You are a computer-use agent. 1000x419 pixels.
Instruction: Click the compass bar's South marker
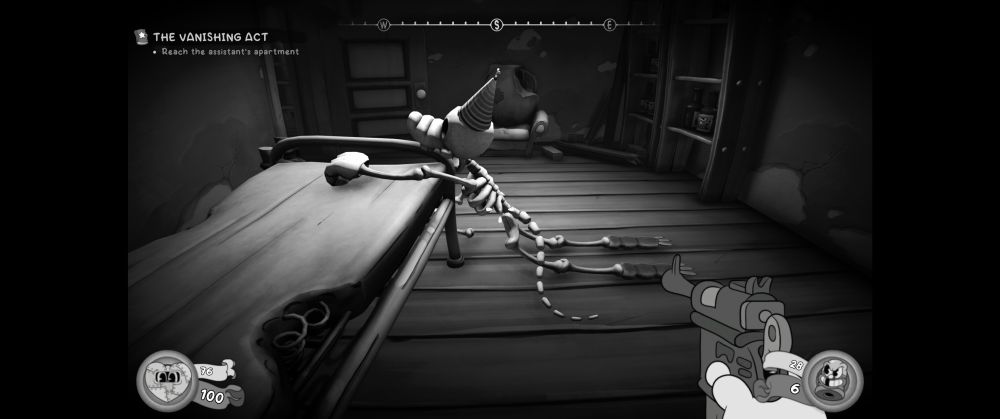[496, 25]
